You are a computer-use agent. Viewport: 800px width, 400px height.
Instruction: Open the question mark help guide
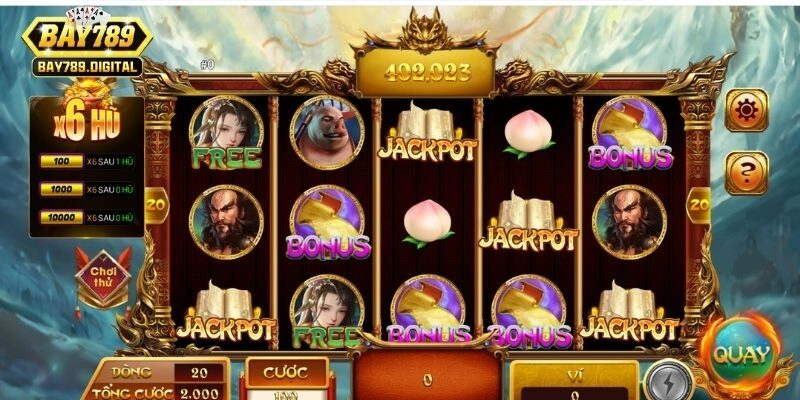coord(746,173)
